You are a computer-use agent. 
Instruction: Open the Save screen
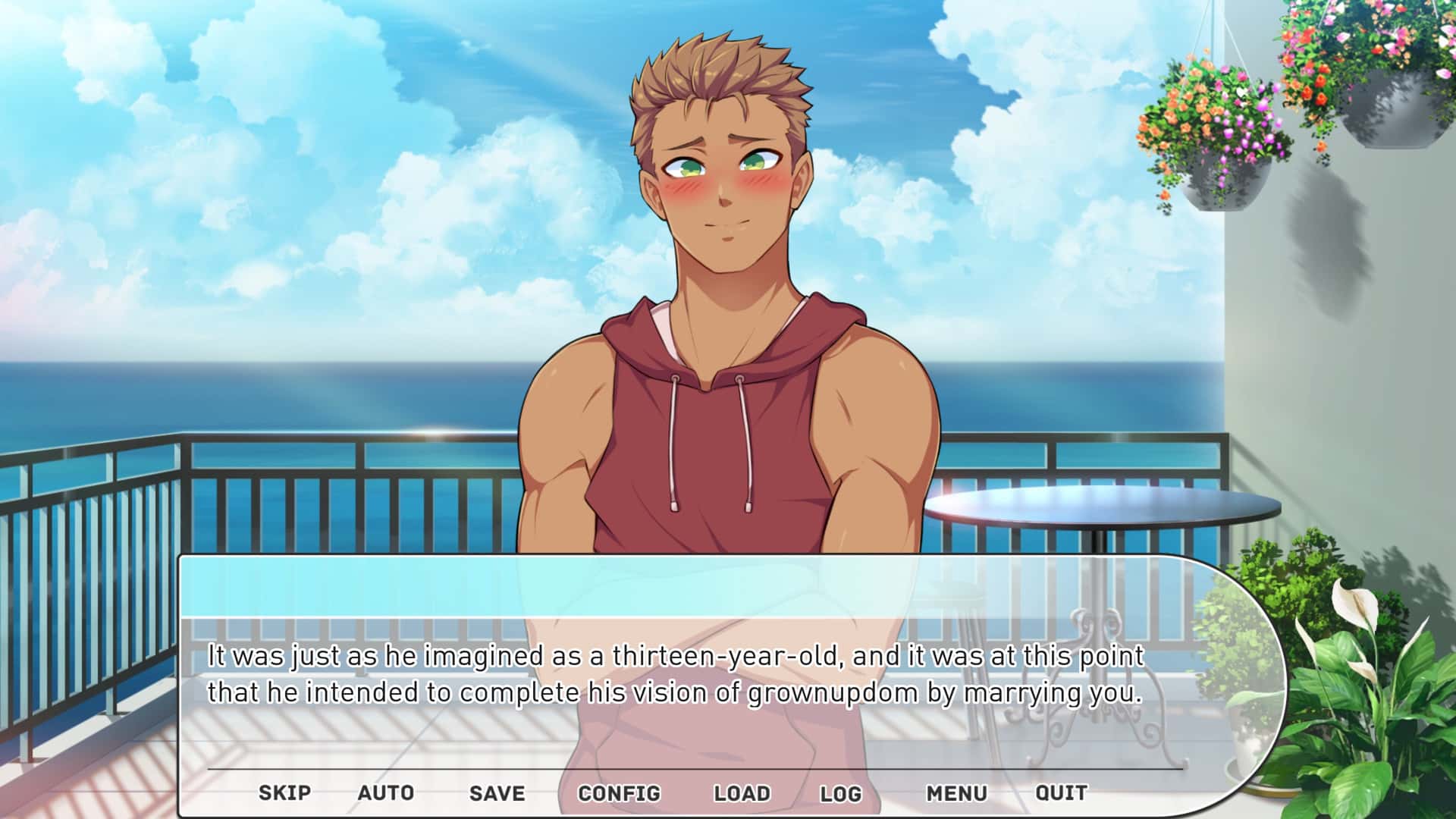(x=496, y=793)
